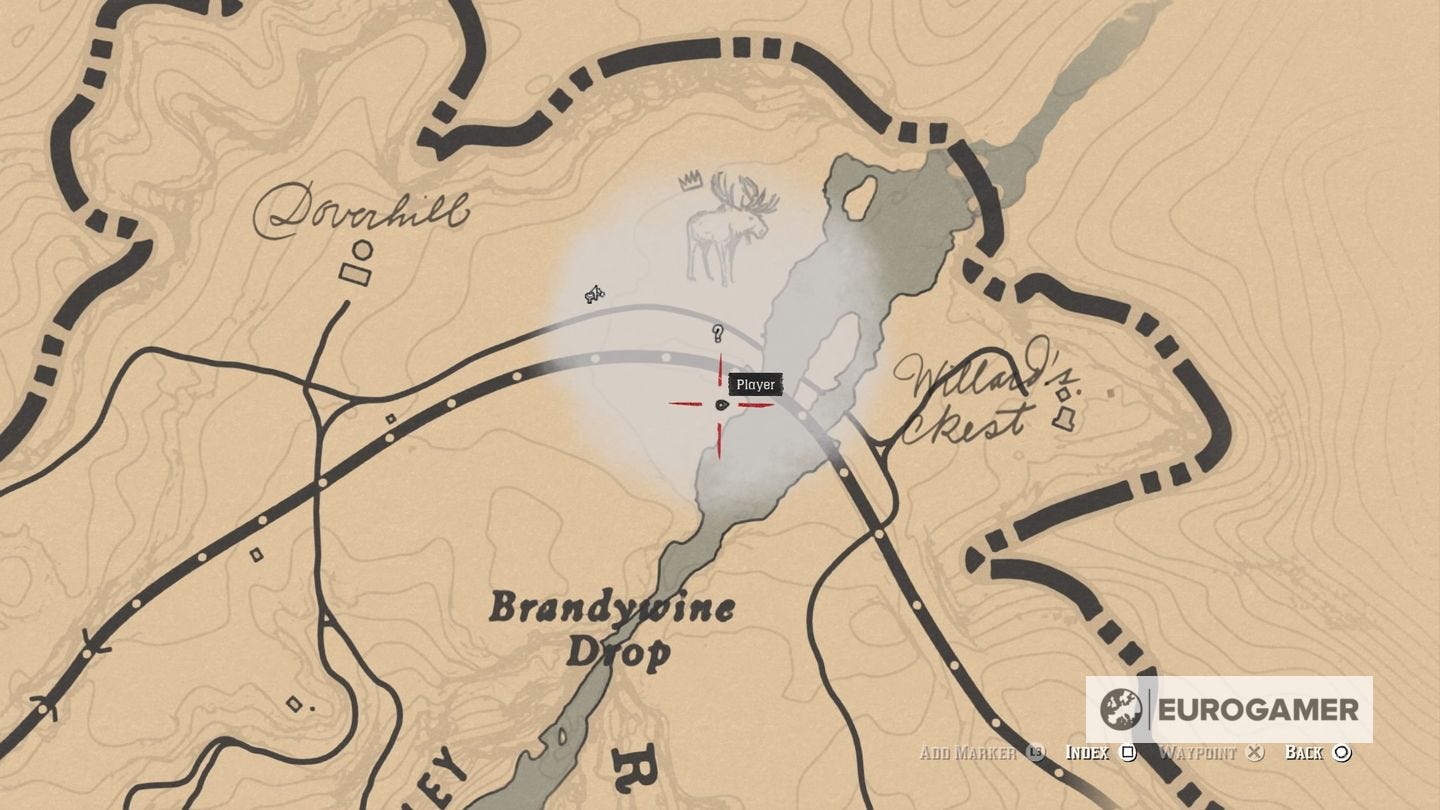
Task: Open the Index from the bottom bar
Action: click(1090, 753)
